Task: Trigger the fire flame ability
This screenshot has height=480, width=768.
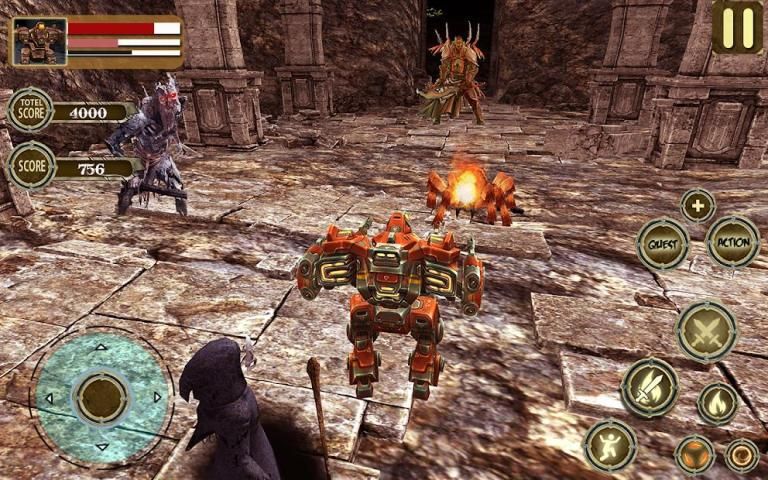Action: click(717, 403)
